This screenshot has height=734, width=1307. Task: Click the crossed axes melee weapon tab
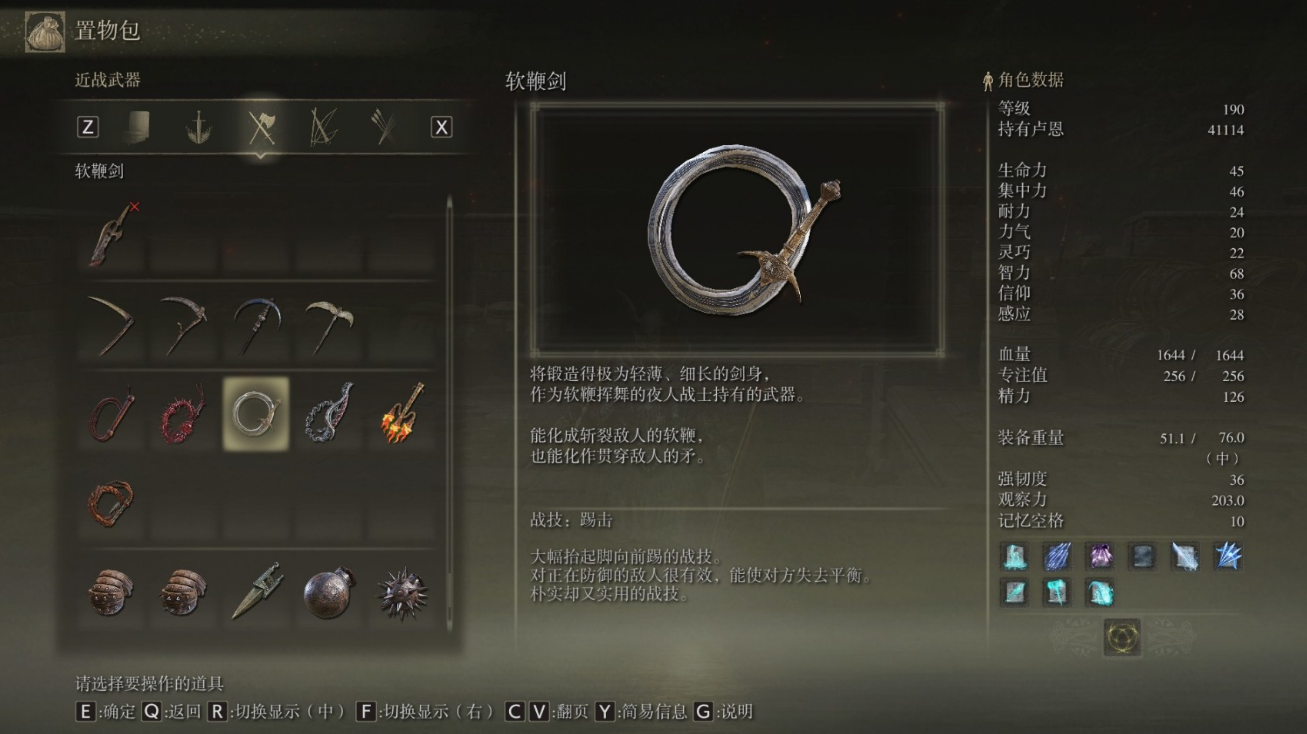(261, 127)
